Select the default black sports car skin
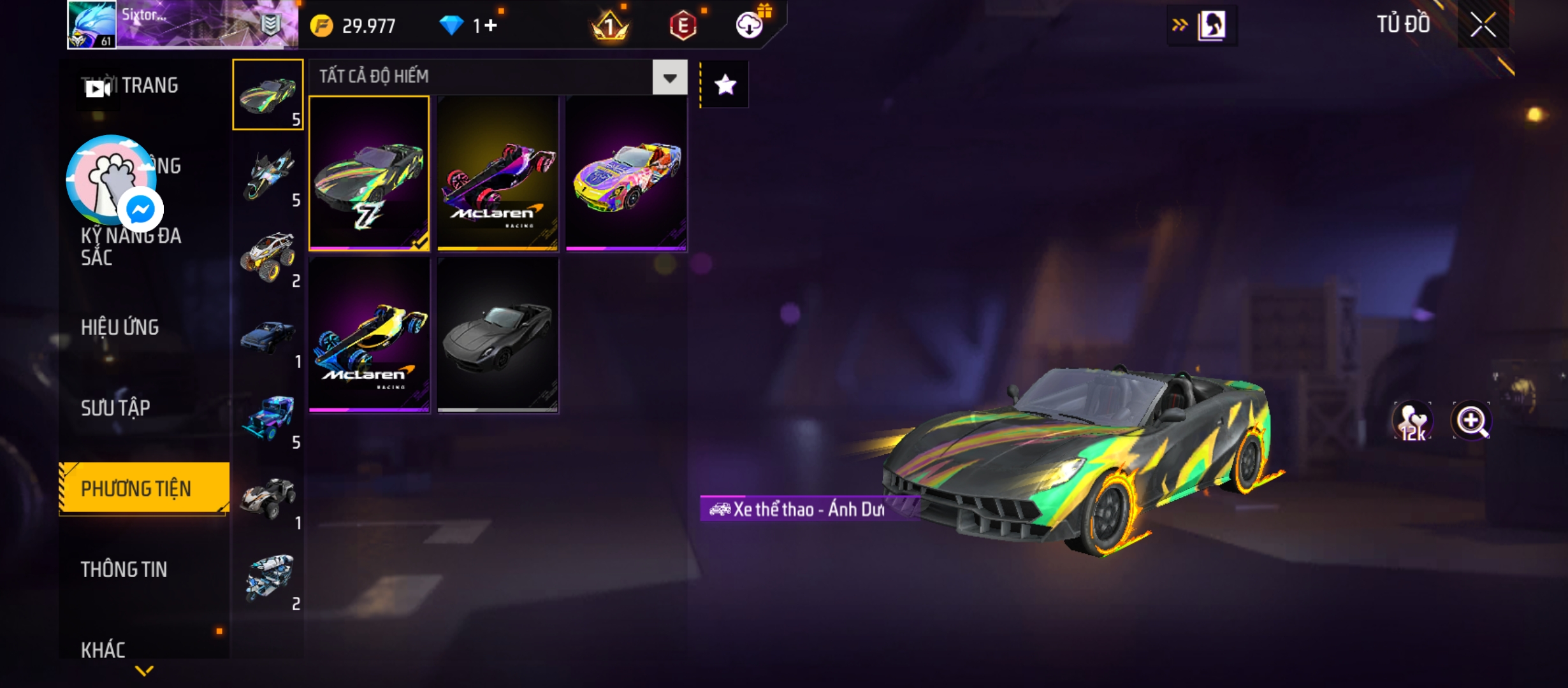The width and height of the screenshot is (1568, 688). pos(498,334)
